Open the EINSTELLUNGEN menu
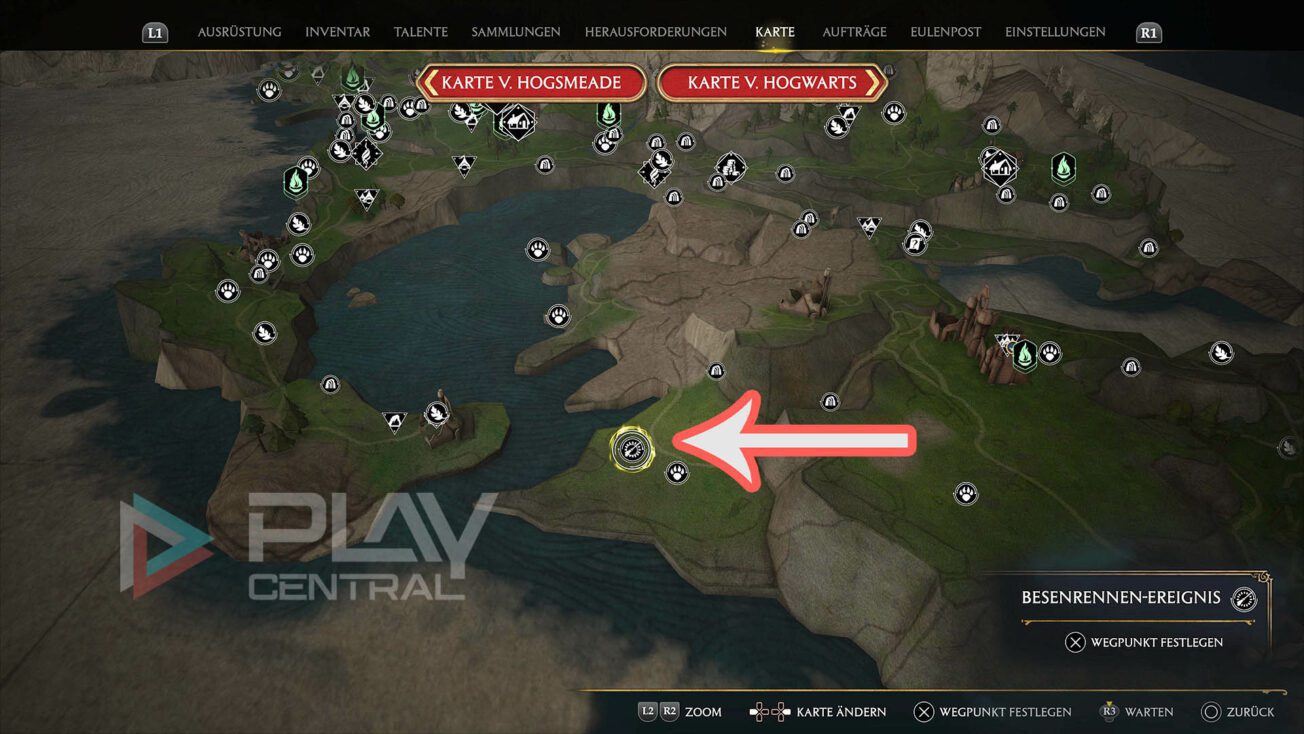Viewport: 1304px width, 734px height. pos(1055,31)
